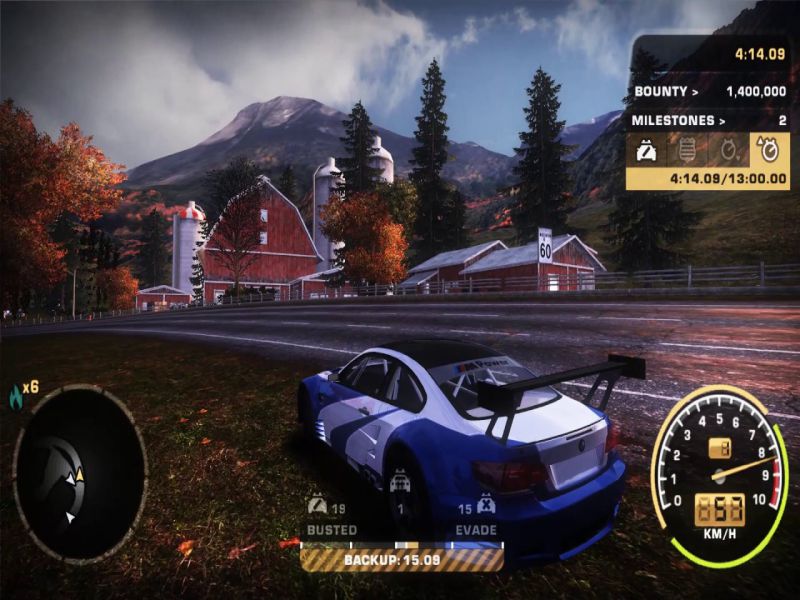This screenshot has height=600, width=800.
Task: Click the cop count car icon
Action: click(x=402, y=482)
